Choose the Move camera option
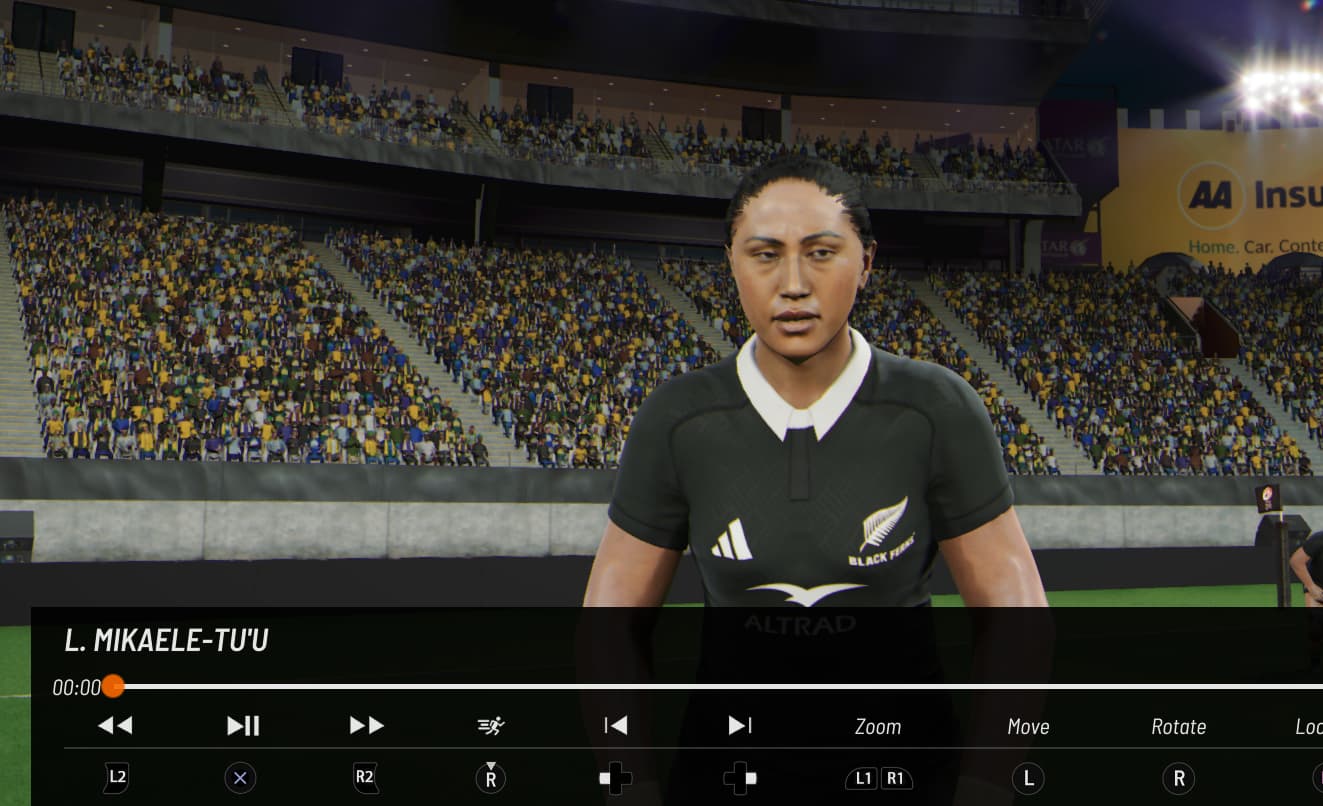Screen dimensions: 1323x806 coord(1028,727)
